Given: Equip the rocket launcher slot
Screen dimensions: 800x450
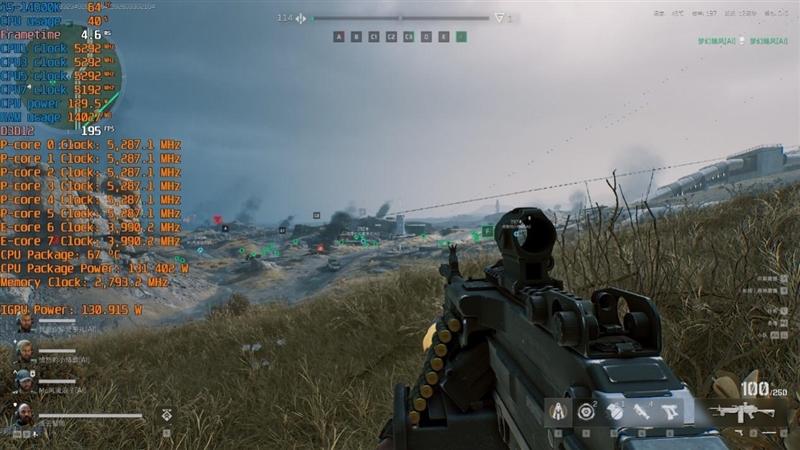Looking at the screenshot, I should pyautogui.click(x=642, y=411).
